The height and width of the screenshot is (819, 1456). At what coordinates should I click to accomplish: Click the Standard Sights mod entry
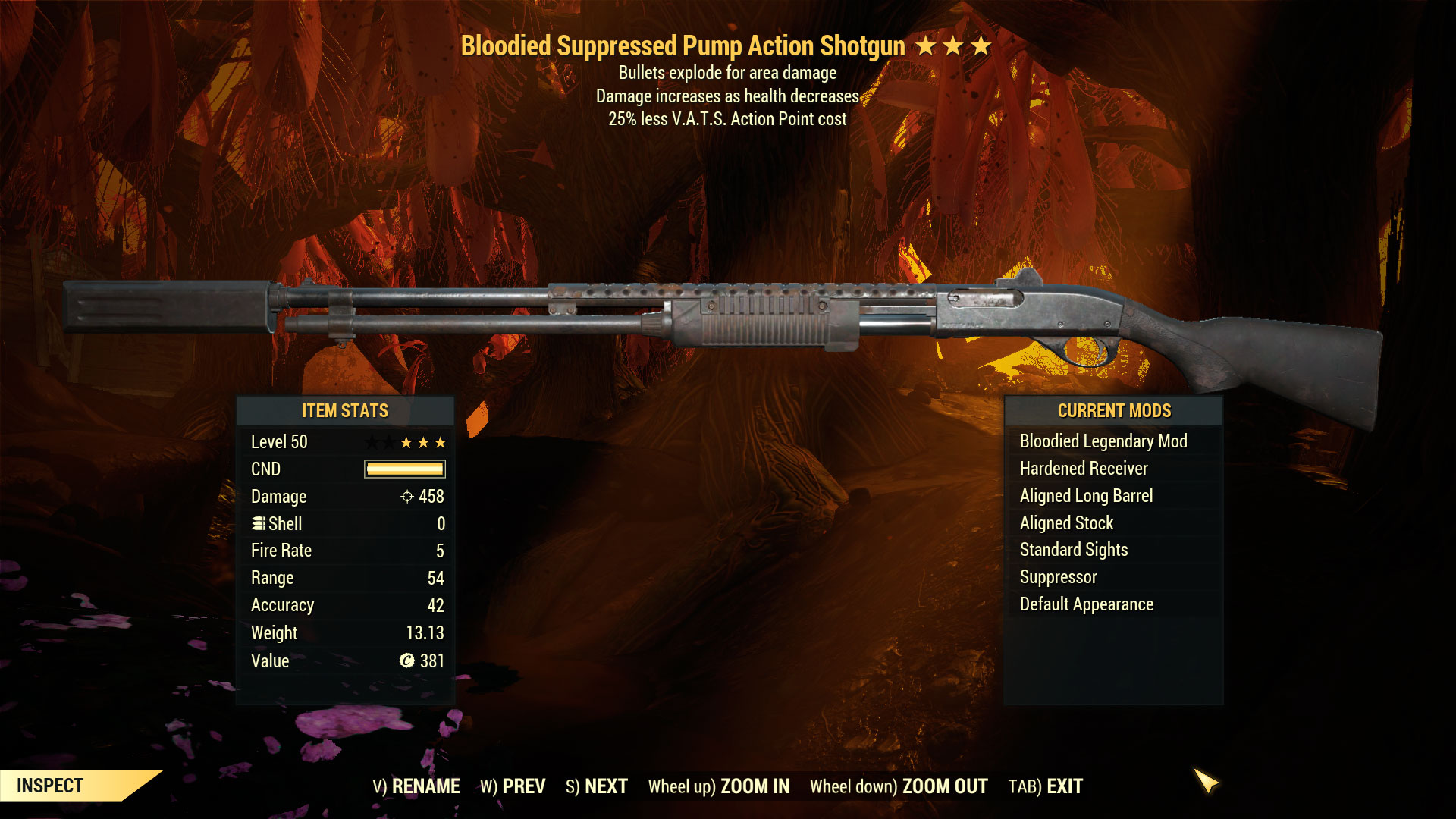coord(1074,550)
